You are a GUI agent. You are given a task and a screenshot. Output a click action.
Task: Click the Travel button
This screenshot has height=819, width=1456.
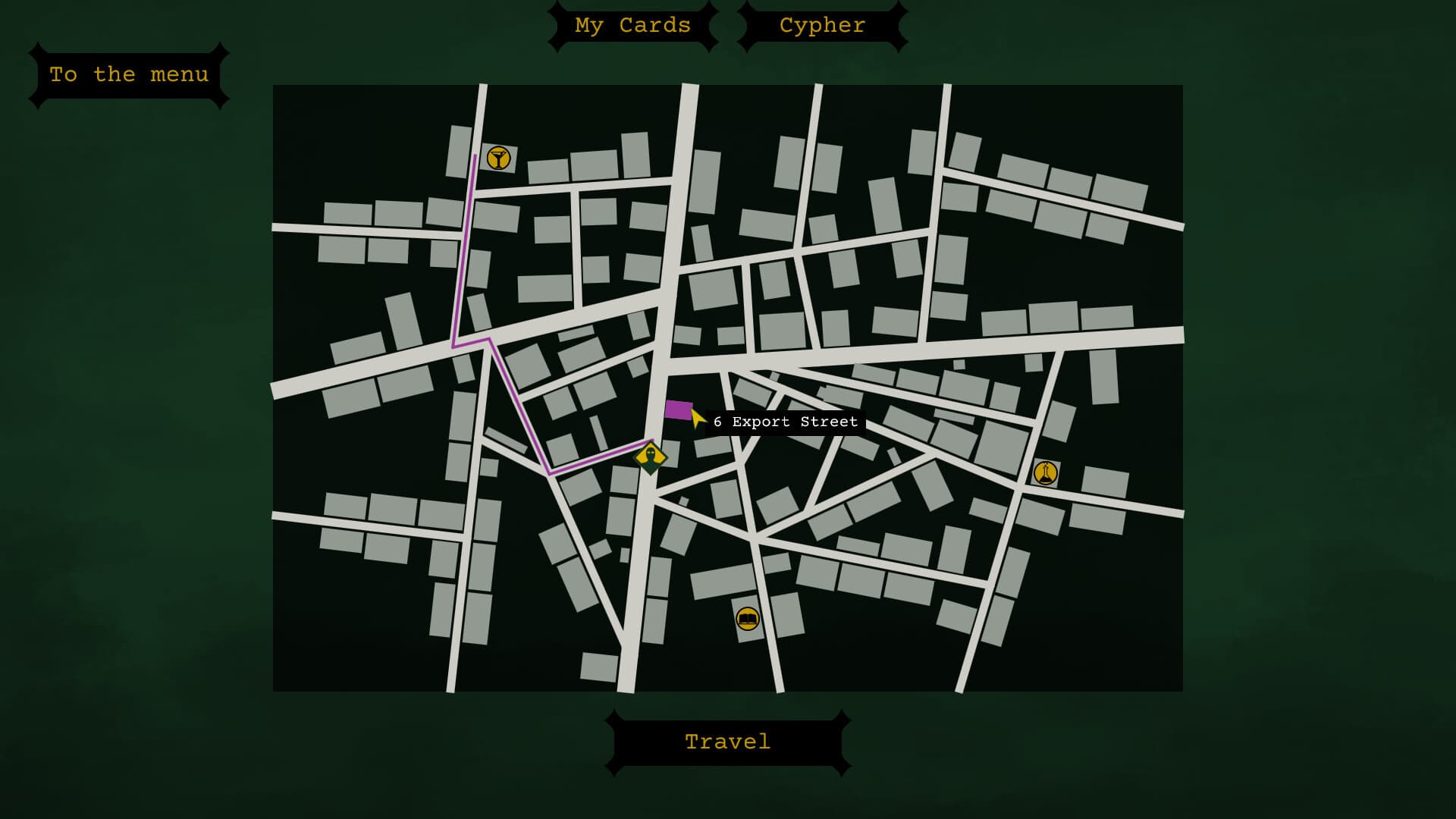click(x=726, y=742)
